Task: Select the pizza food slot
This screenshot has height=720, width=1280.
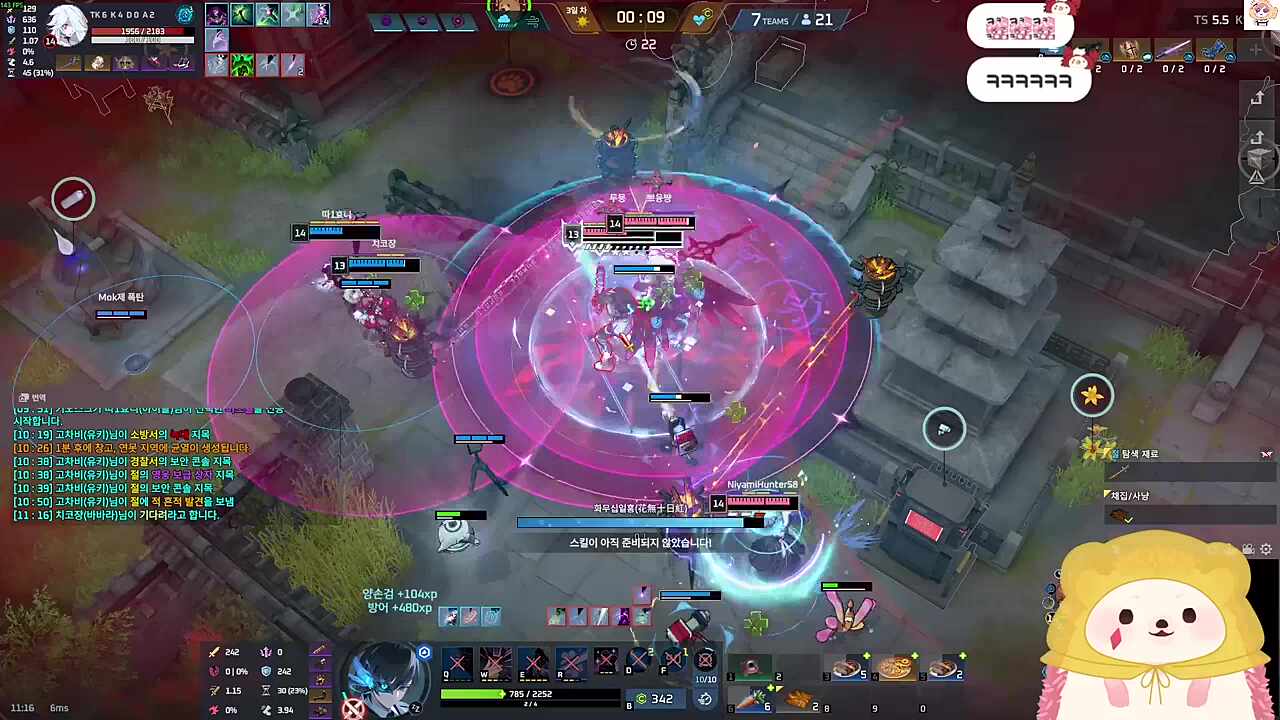Action: click(x=893, y=667)
